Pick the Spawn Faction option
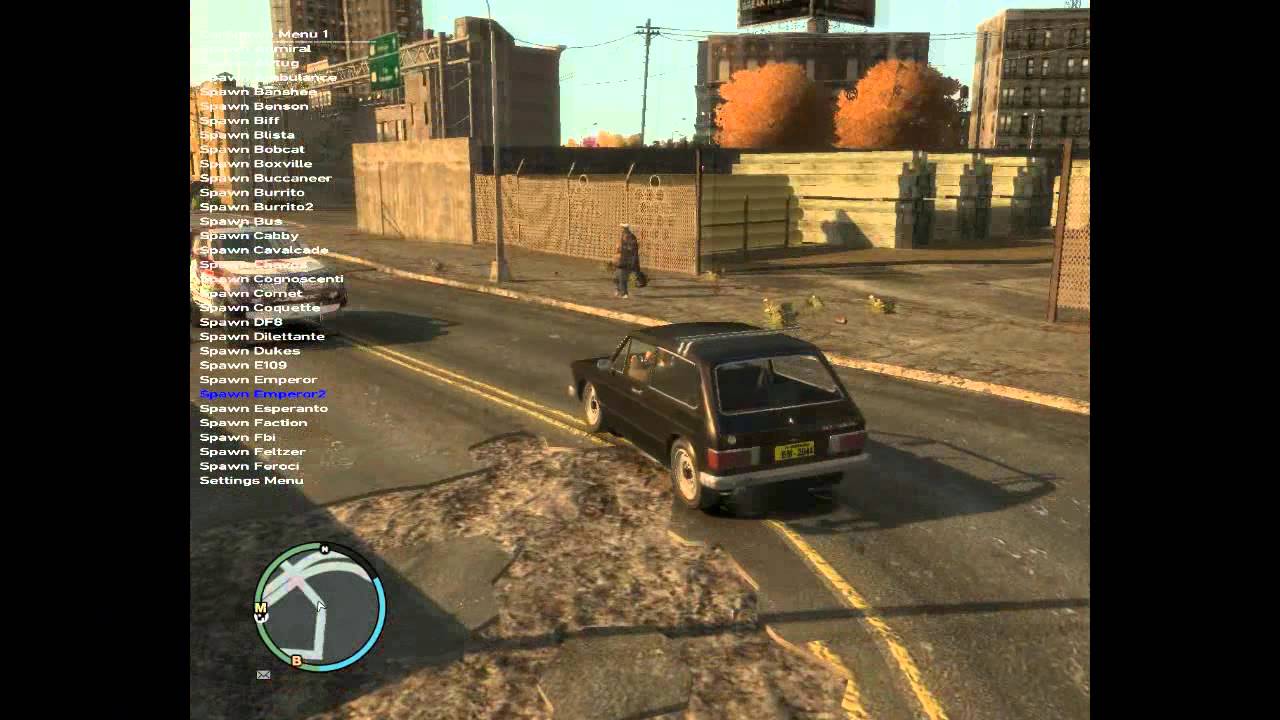The width and height of the screenshot is (1280, 720). click(253, 423)
